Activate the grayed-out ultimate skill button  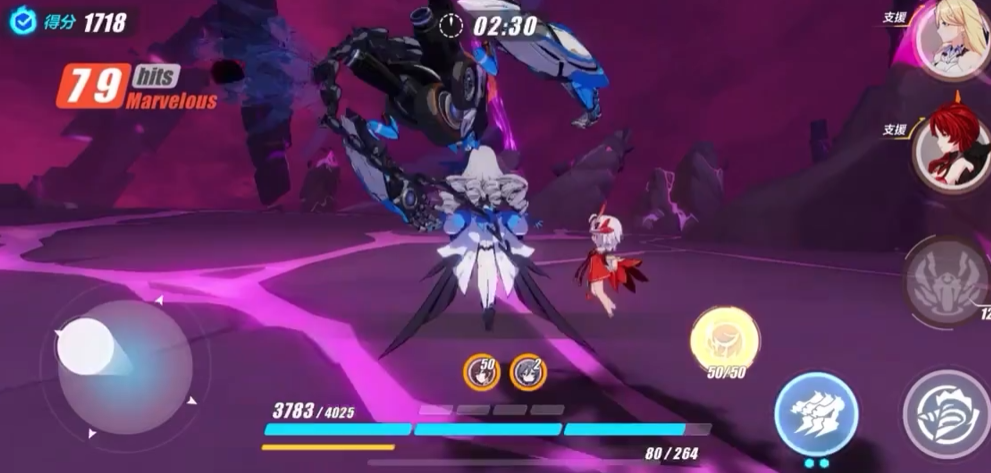coord(947,280)
